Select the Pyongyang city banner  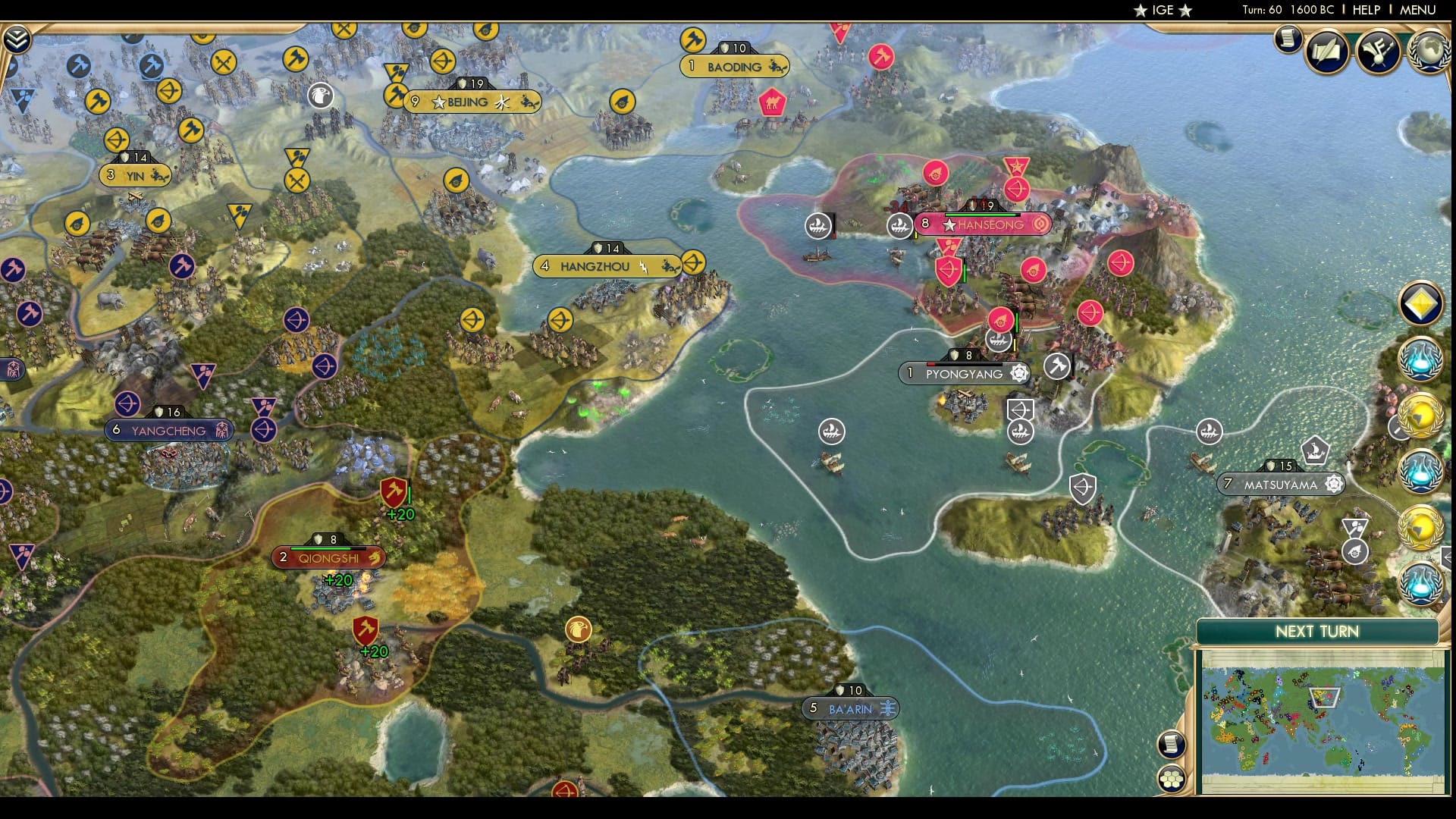point(963,373)
